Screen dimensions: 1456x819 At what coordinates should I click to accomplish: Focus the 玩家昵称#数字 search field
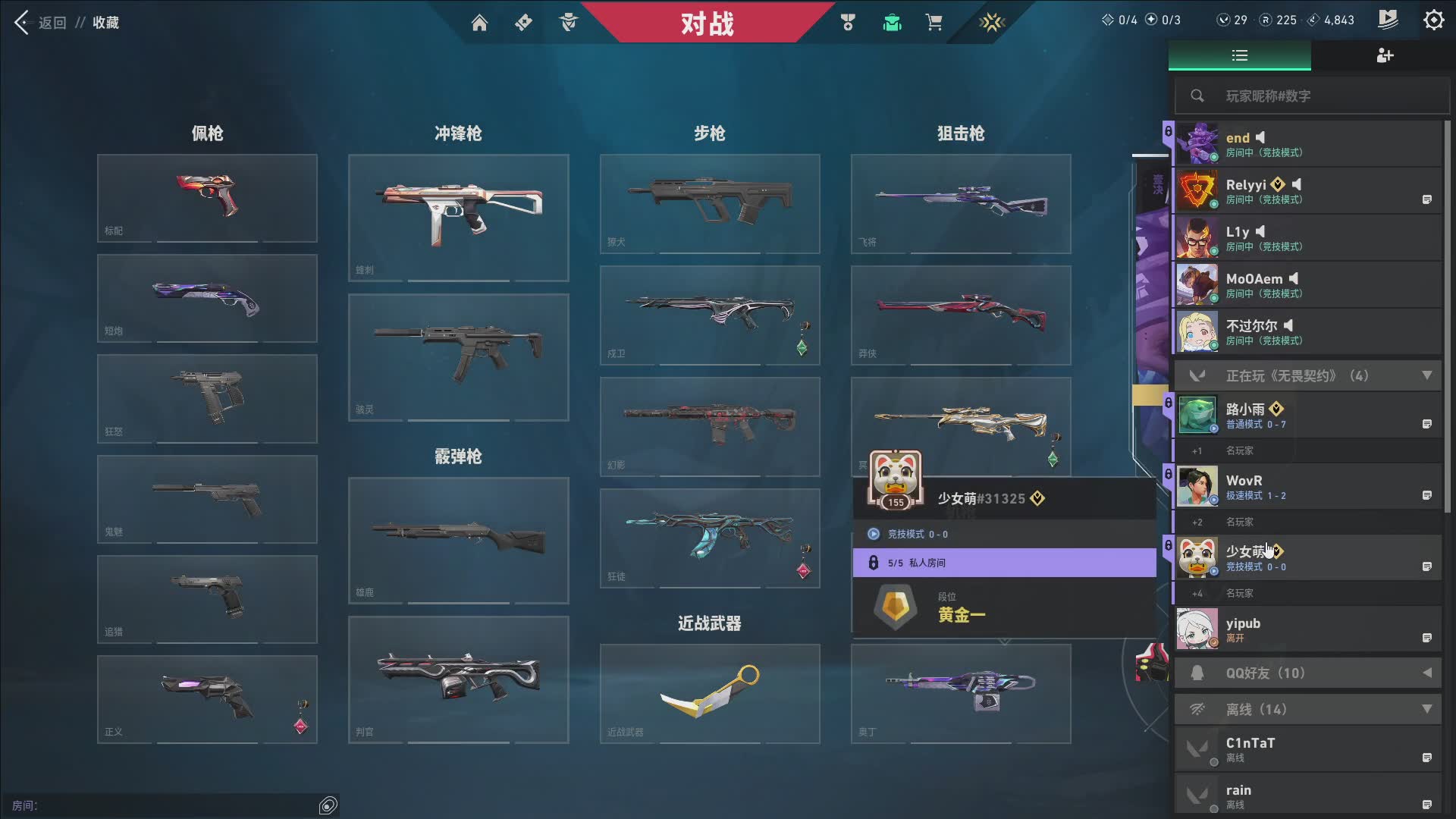[1319, 96]
